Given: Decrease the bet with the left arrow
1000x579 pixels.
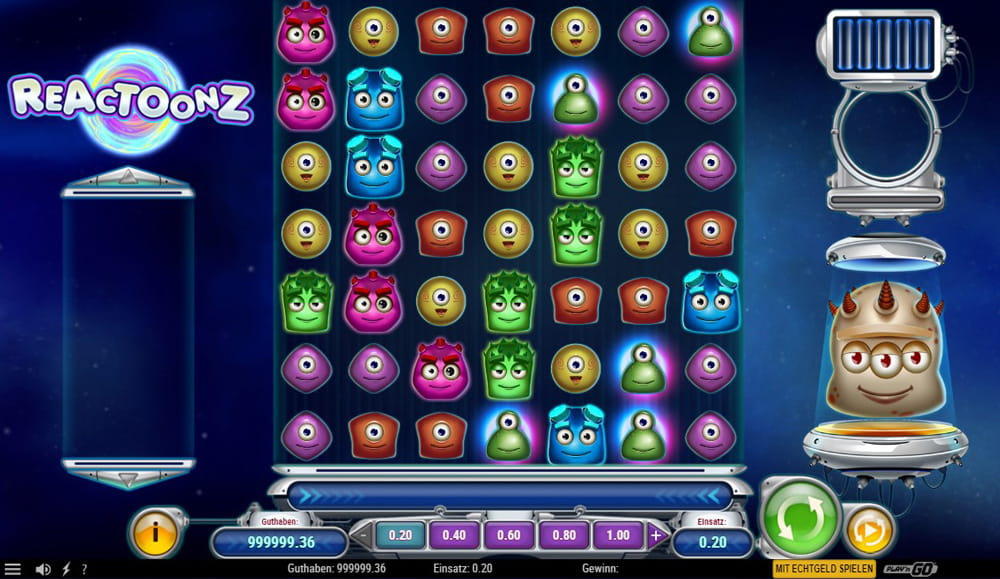Looking at the screenshot, I should point(361,535).
